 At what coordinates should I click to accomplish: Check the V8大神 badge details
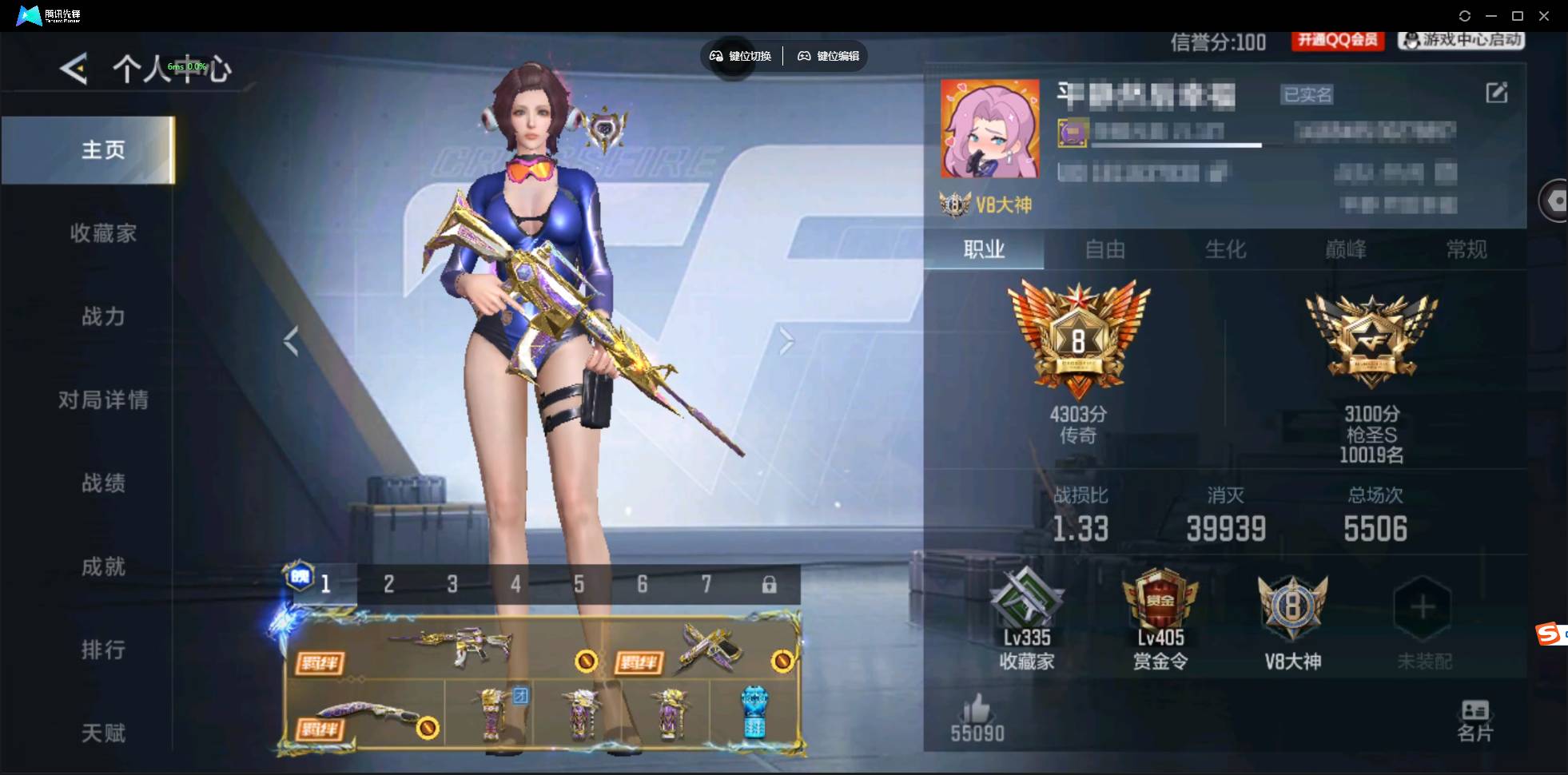coord(1292,609)
